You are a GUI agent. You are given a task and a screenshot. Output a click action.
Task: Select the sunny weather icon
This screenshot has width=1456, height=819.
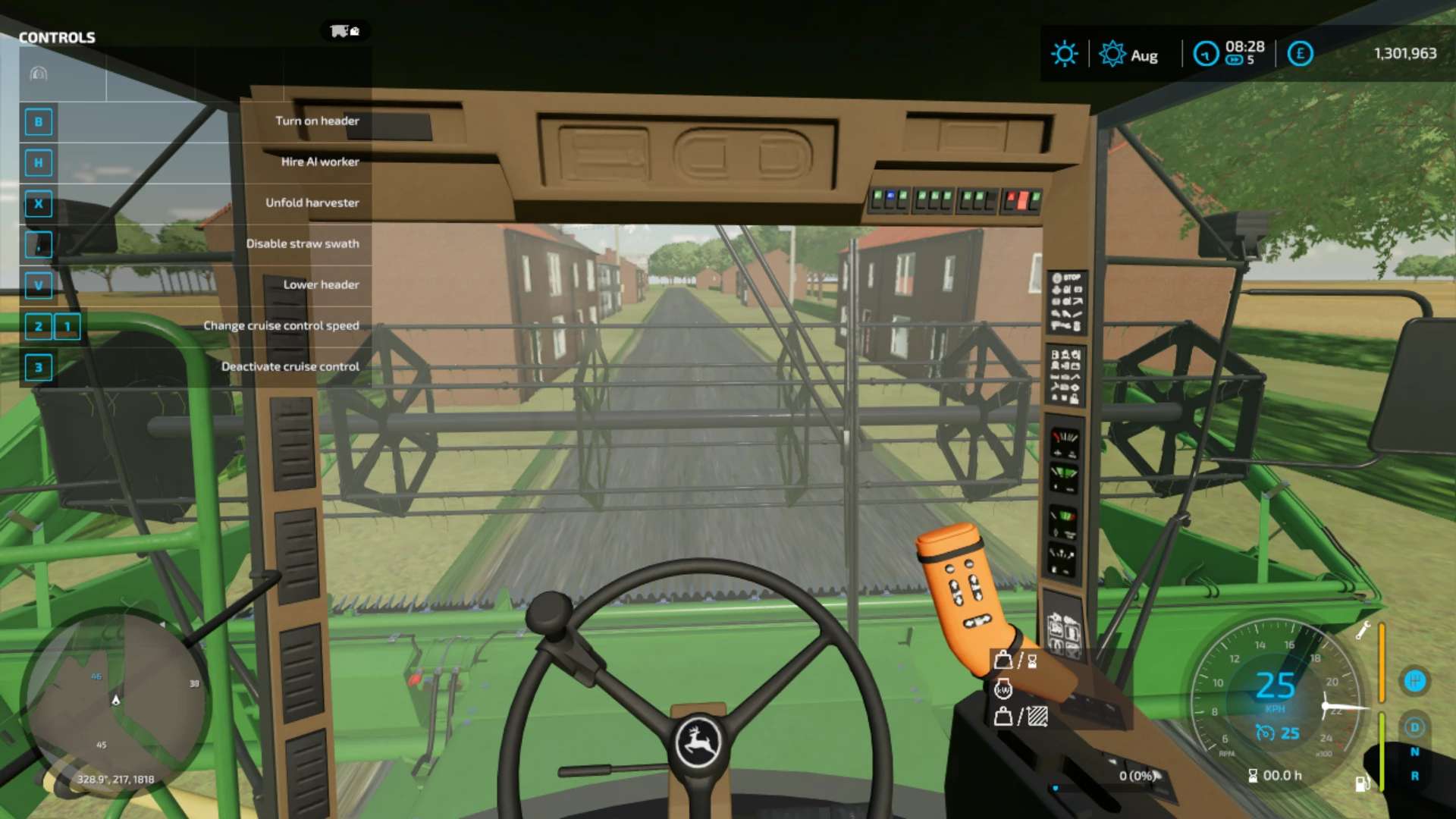pyautogui.click(x=1064, y=54)
